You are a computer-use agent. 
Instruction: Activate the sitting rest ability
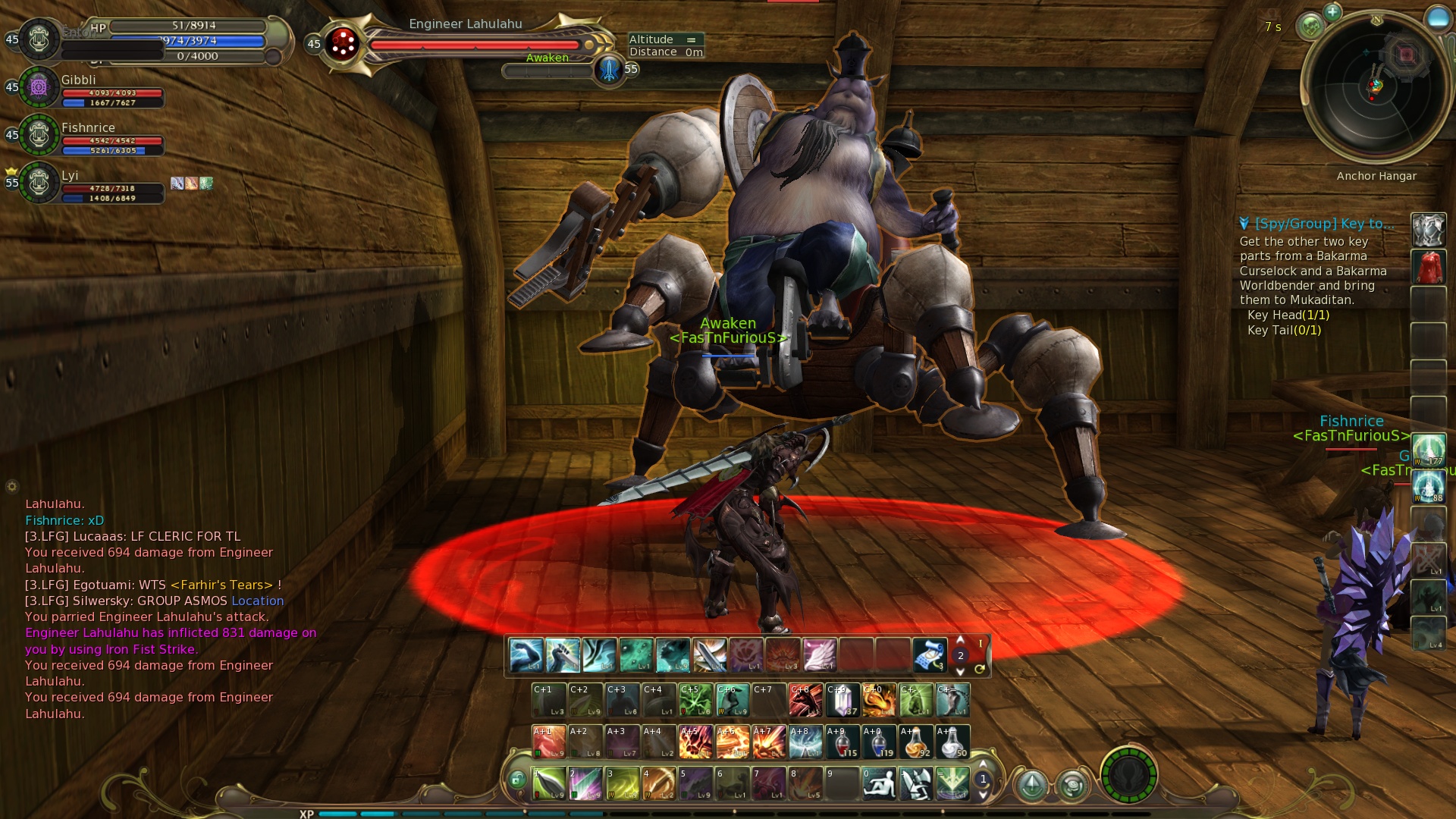click(880, 783)
